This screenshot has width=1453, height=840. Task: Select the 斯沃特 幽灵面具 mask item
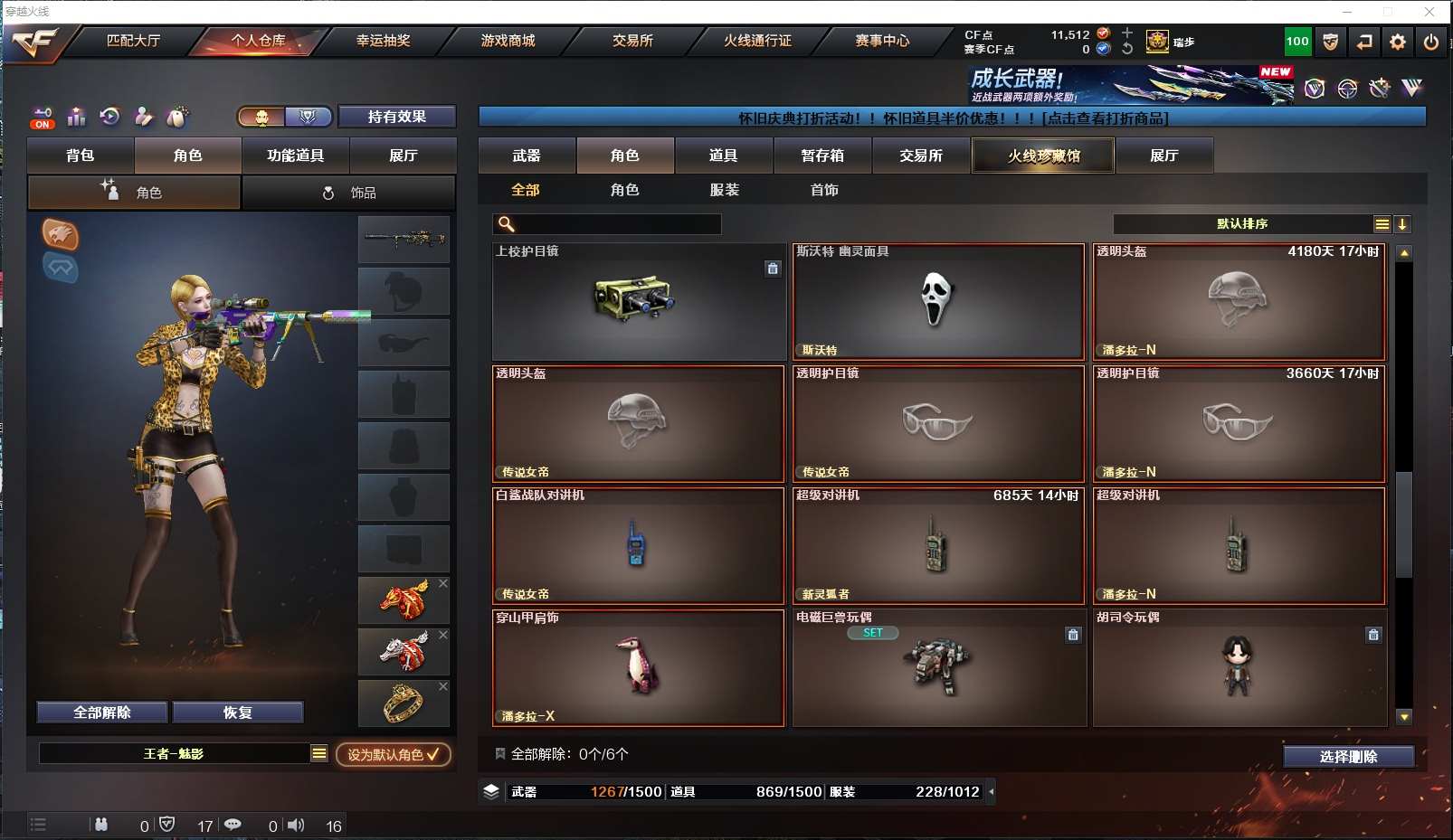(x=938, y=302)
